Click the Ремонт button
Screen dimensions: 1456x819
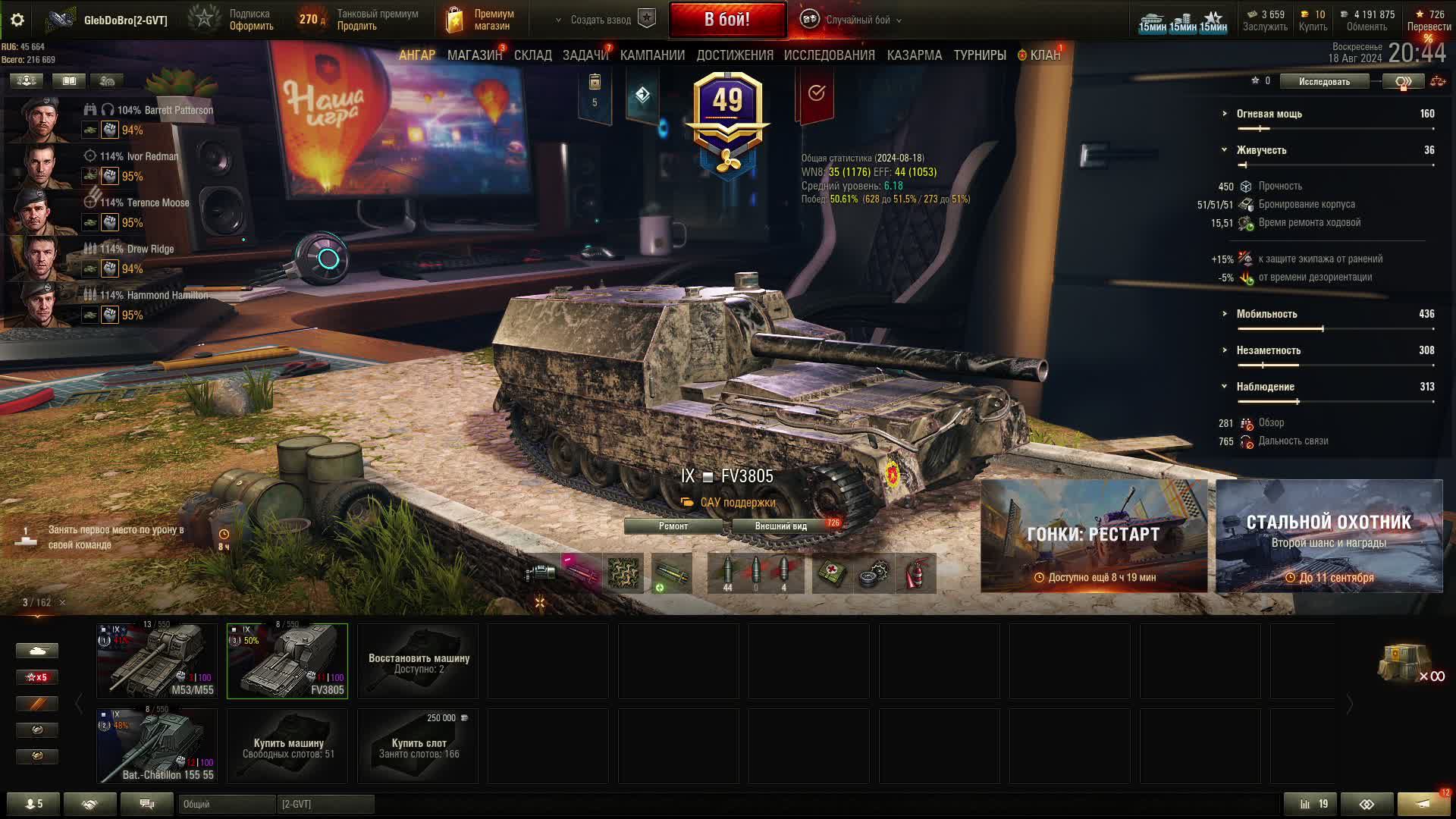point(673,526)
